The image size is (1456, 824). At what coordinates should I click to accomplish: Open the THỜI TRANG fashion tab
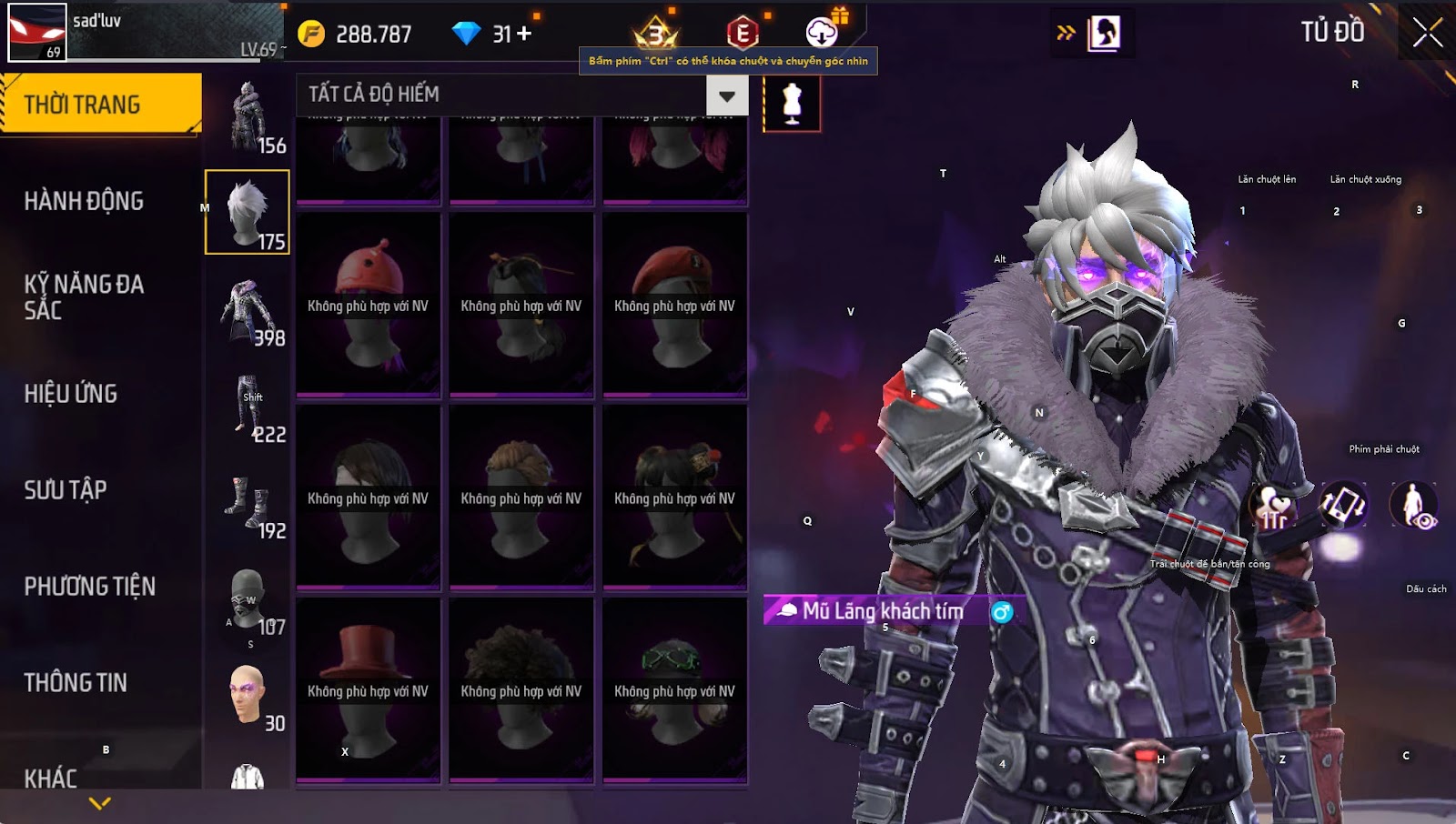pyautogui.click(x=100, y=105)
